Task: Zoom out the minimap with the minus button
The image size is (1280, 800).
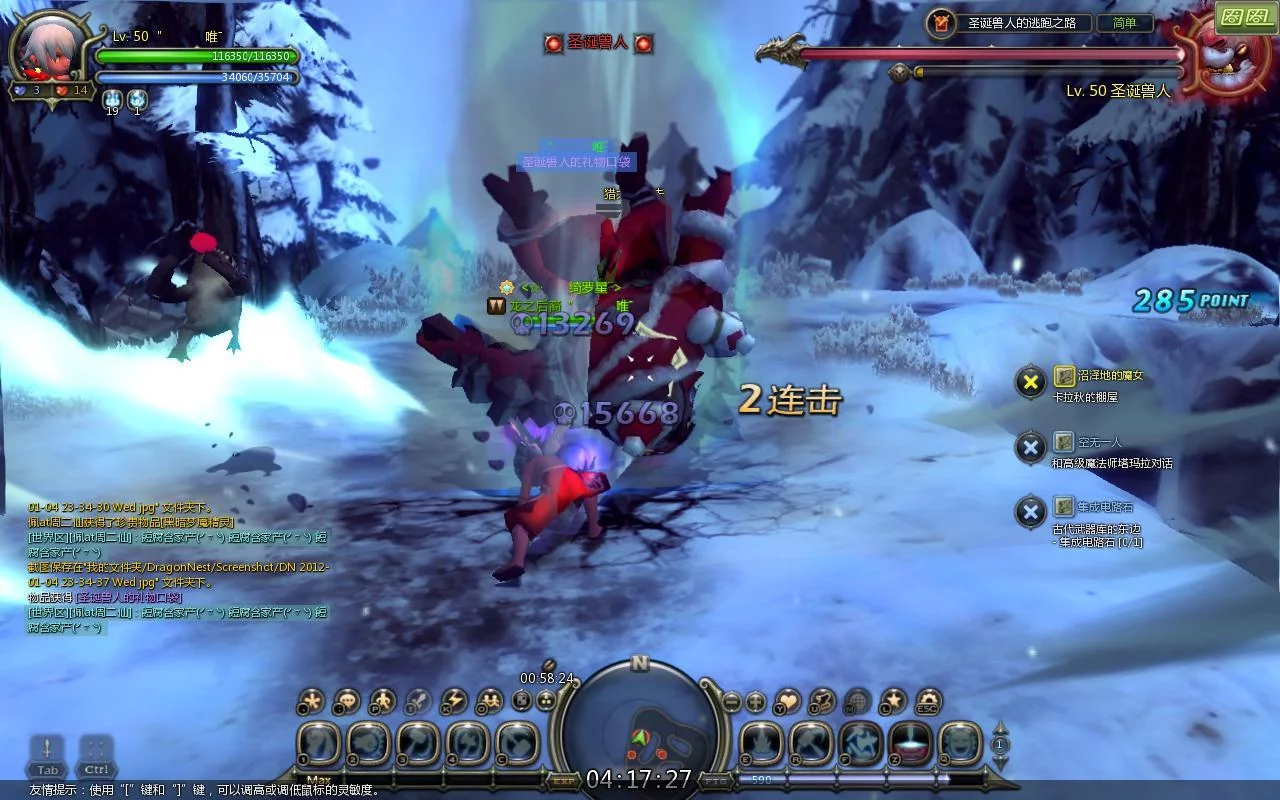Action: pos(732,702)
